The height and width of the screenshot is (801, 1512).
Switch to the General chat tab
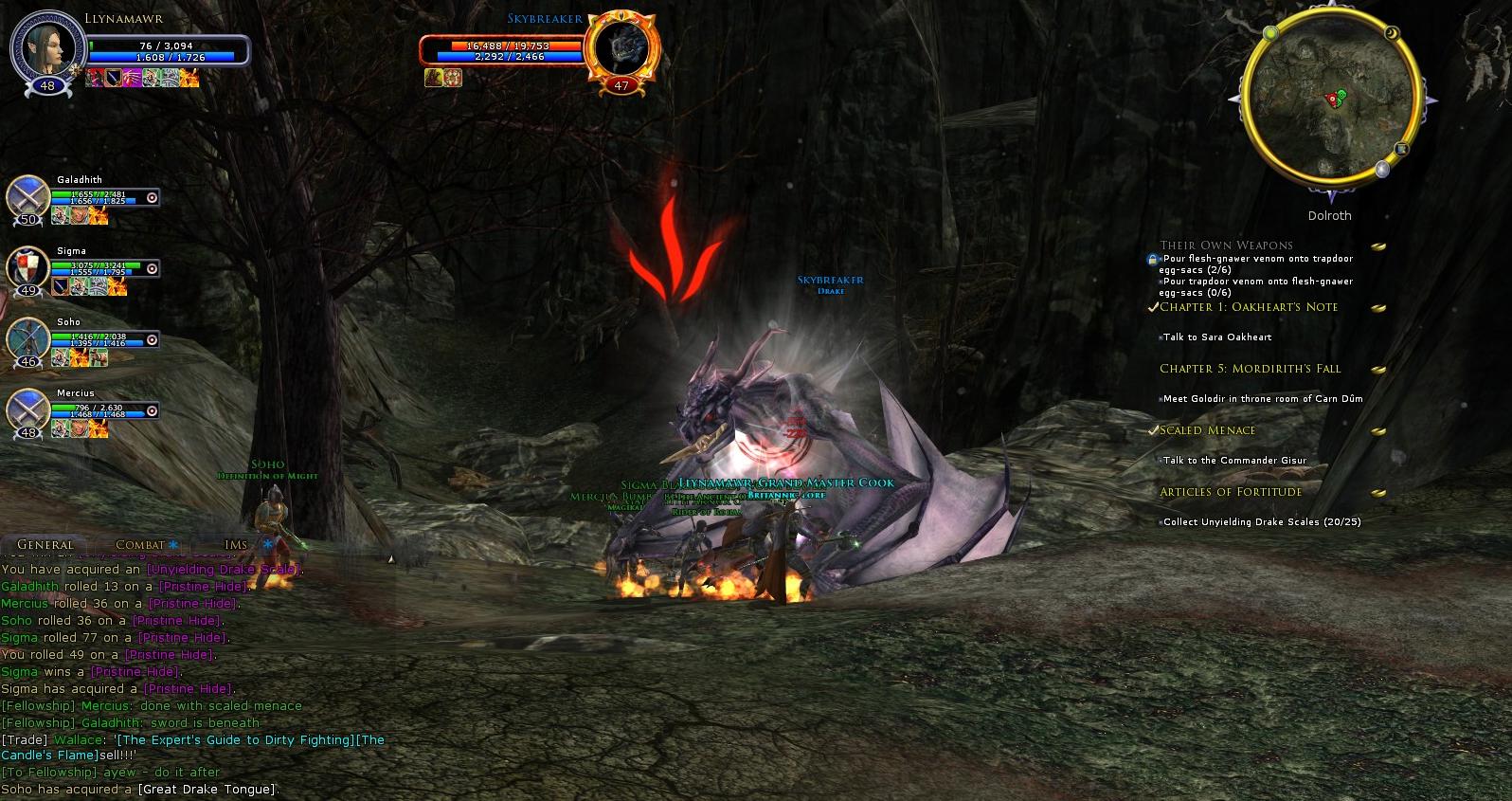click(45, 545)
